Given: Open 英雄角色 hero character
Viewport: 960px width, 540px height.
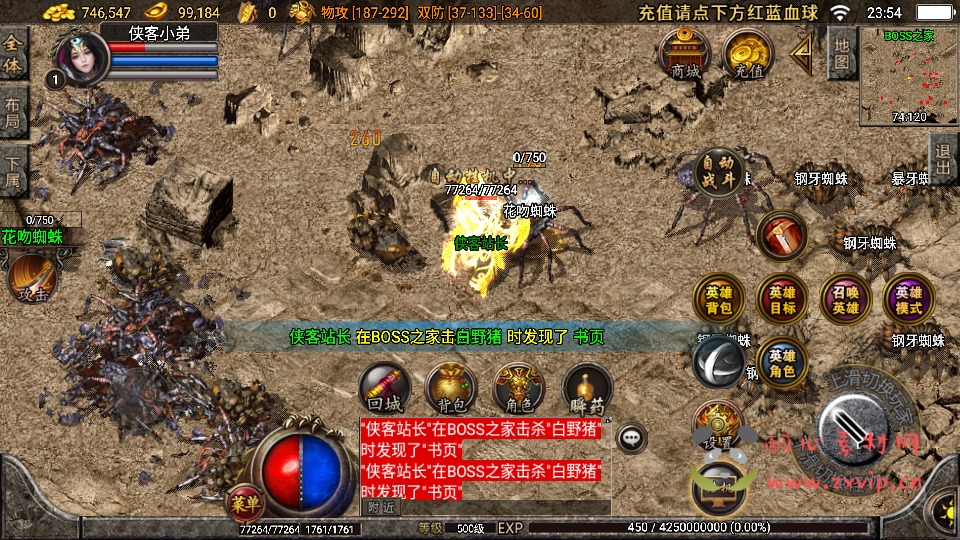Looking at the screenshot, I should [782, 362].
